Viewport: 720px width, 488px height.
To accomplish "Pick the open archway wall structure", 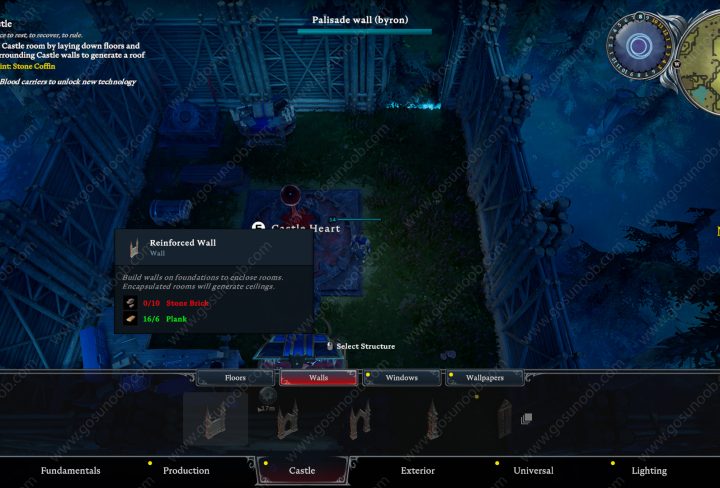I will 360,419.
